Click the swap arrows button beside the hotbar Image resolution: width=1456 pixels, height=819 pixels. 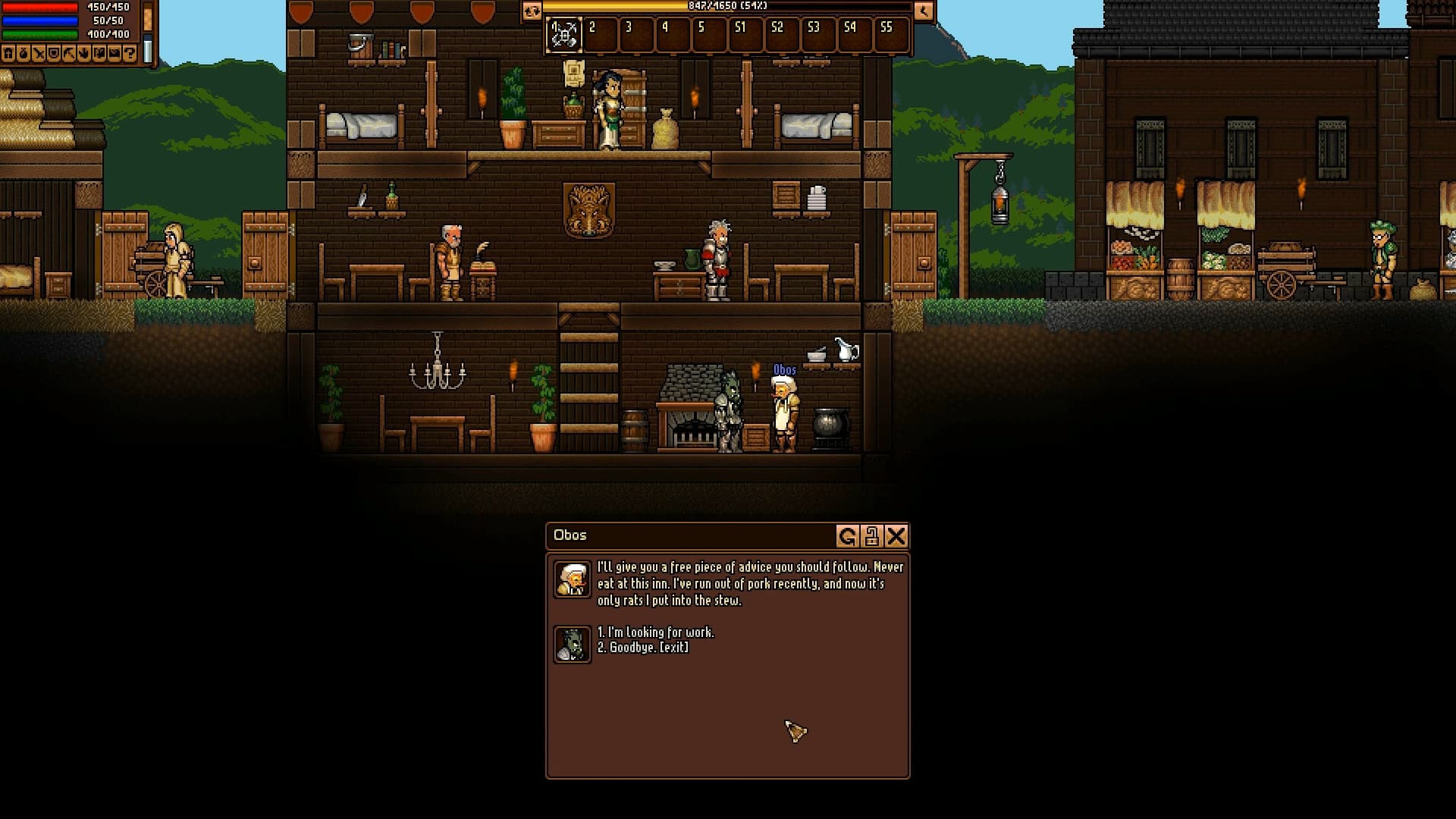click(532, 11)
